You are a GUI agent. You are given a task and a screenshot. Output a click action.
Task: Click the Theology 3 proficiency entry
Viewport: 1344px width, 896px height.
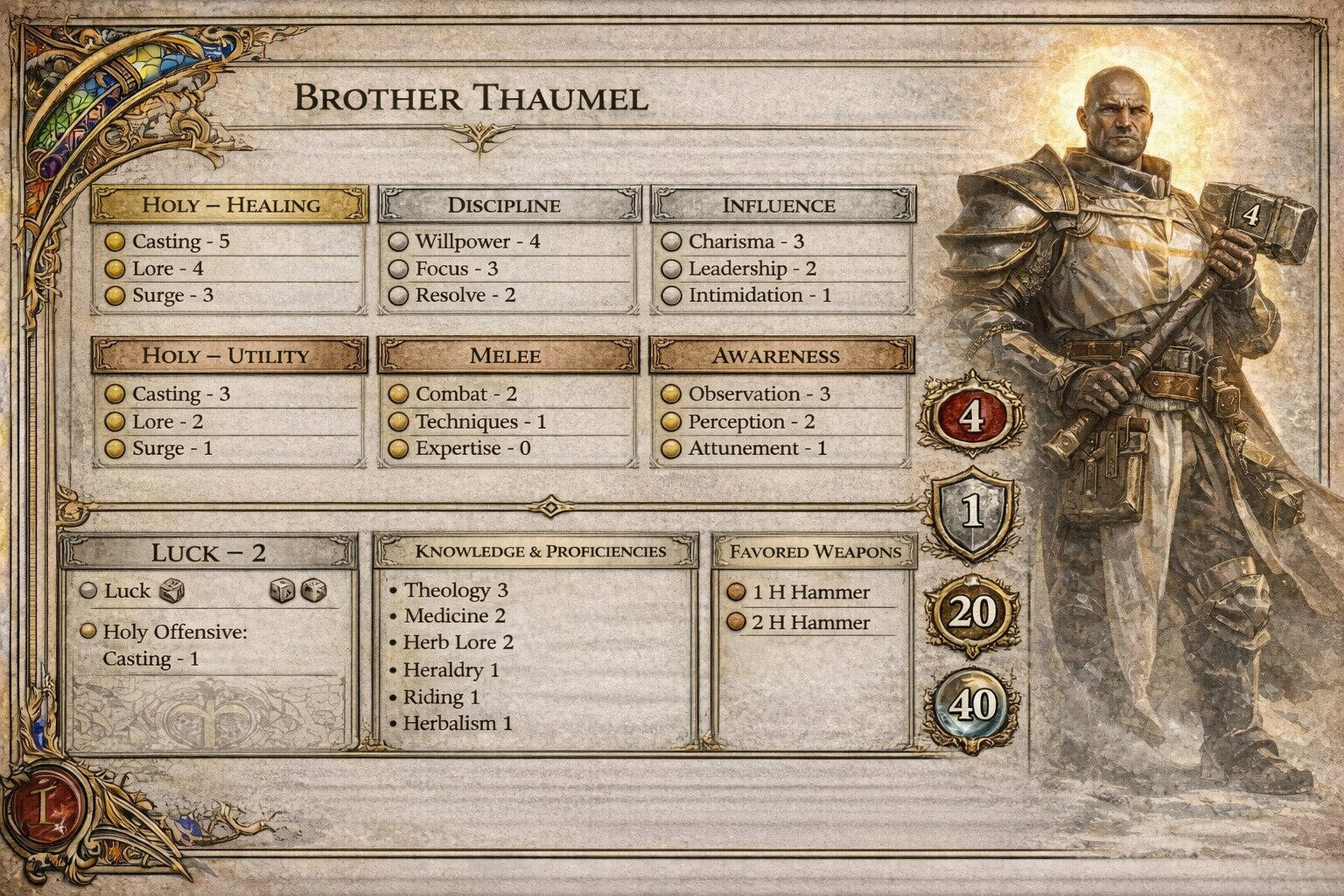(455, 591)
